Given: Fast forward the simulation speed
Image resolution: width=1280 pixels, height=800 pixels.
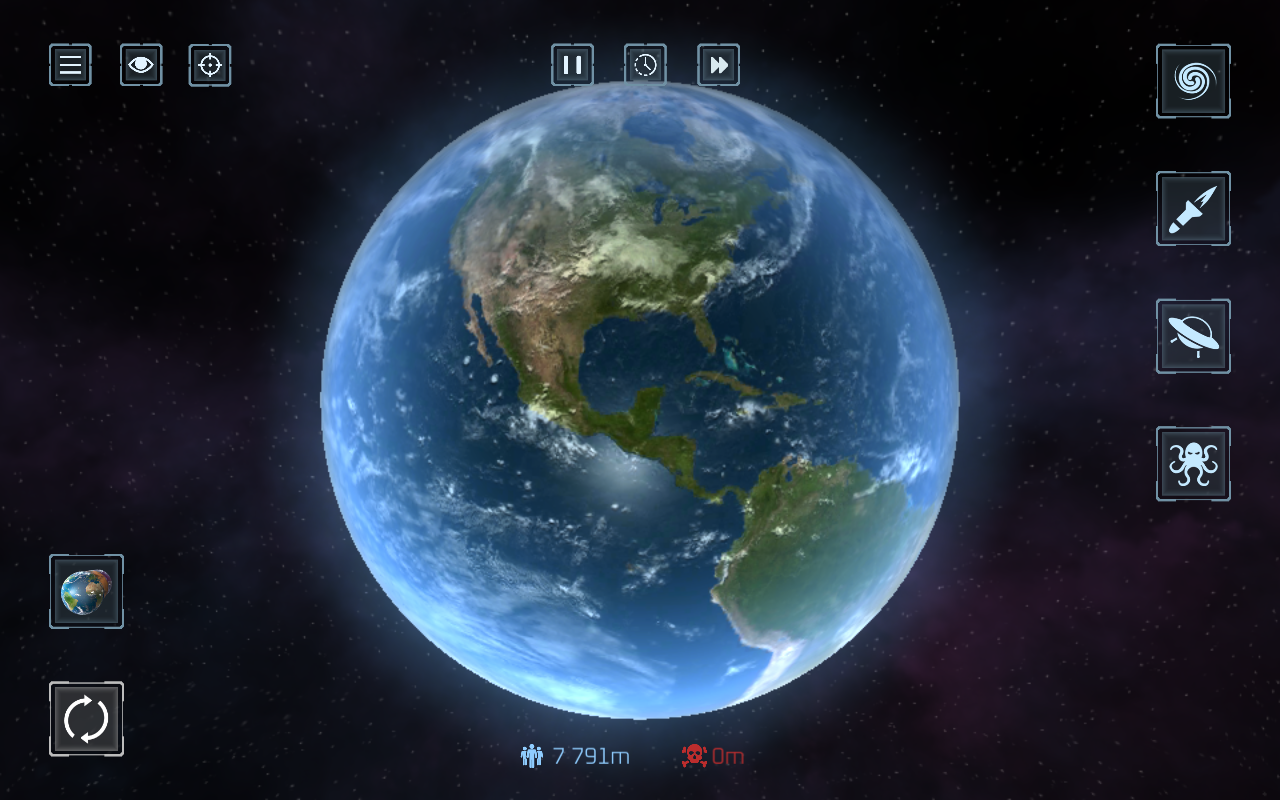Looking at the screenshot, I should pyautogui.click(x=718, y=65).
